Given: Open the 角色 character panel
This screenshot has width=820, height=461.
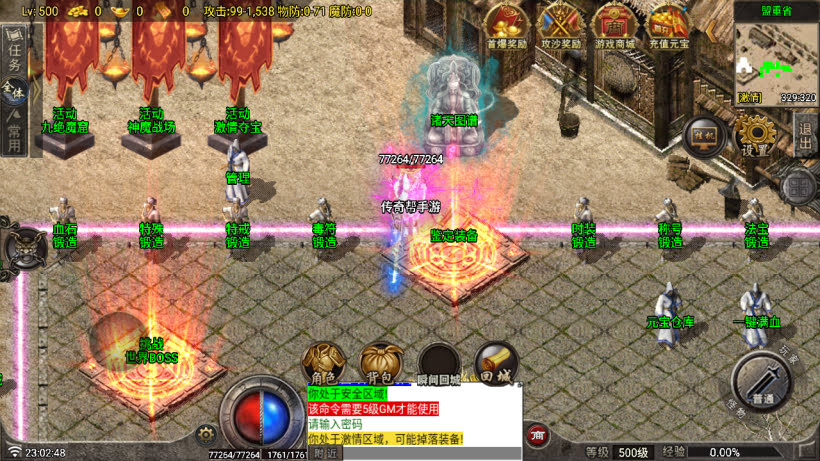Looking at the screenshot, I should [323, 363].
